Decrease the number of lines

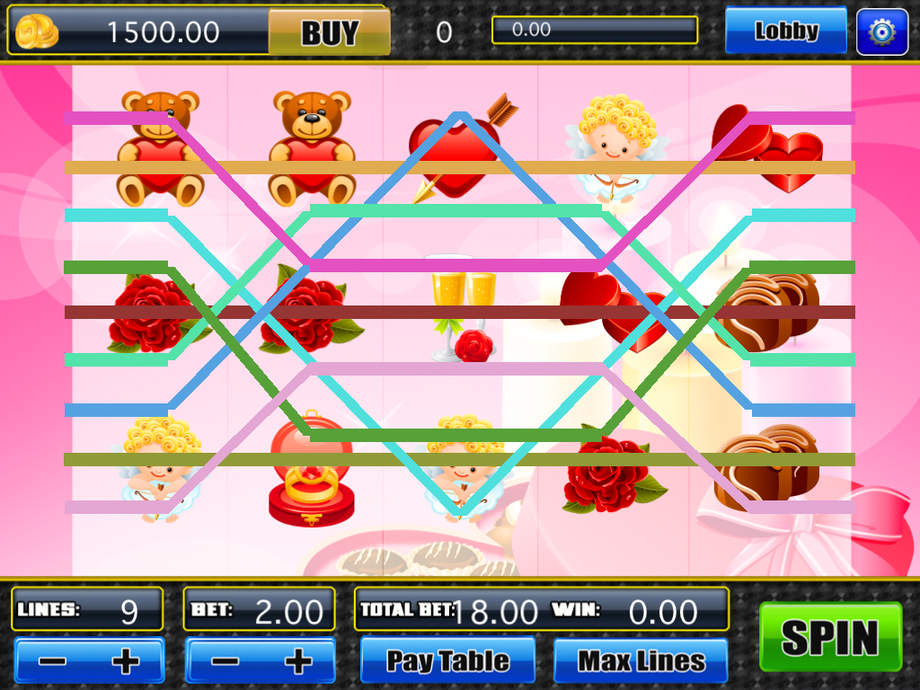coord(54,661)
